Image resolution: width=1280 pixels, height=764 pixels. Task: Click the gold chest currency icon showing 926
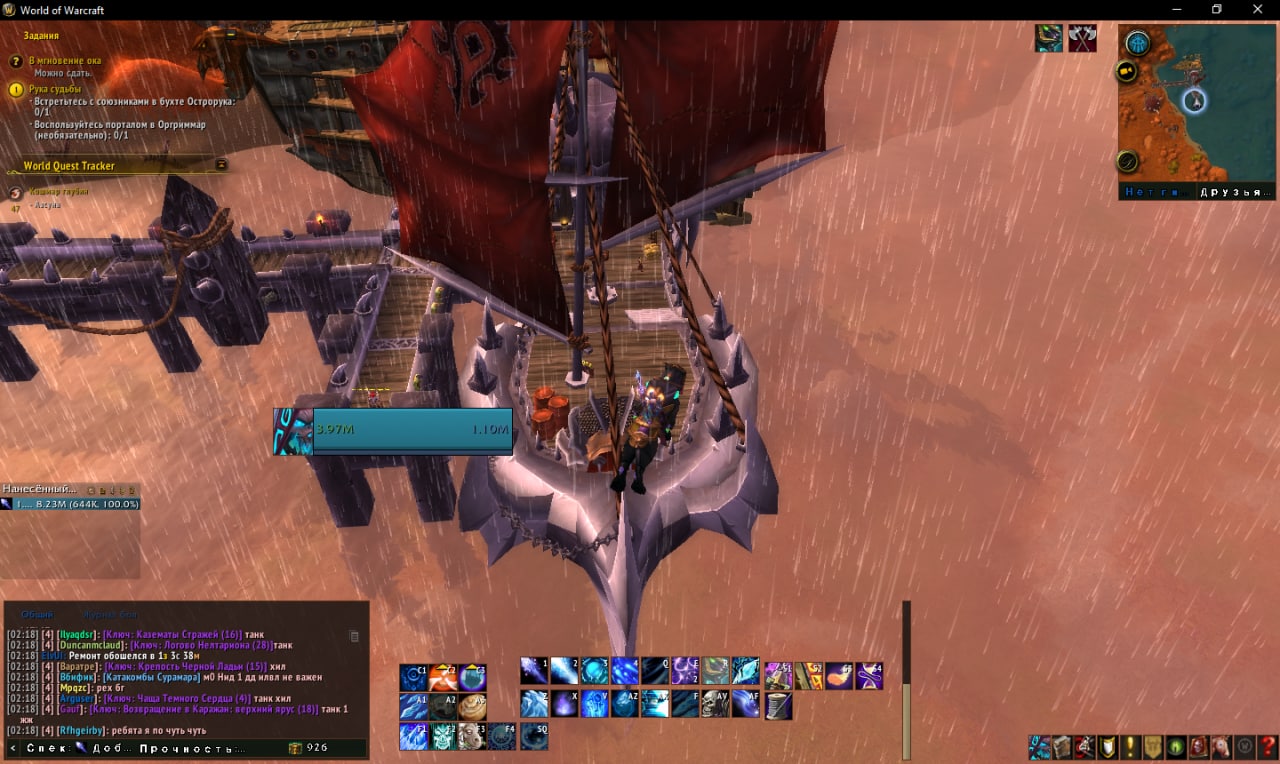(x=295, y=748)
